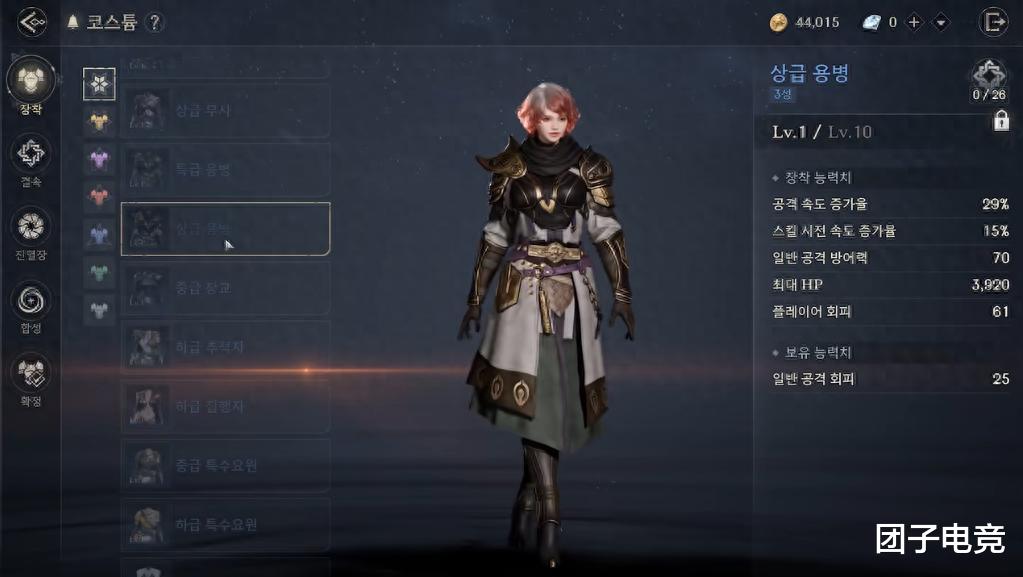Image resolution: width=1023 pixels, height=577 pixels.
Task: Open the costume help question mark
Action: point(154,22)
